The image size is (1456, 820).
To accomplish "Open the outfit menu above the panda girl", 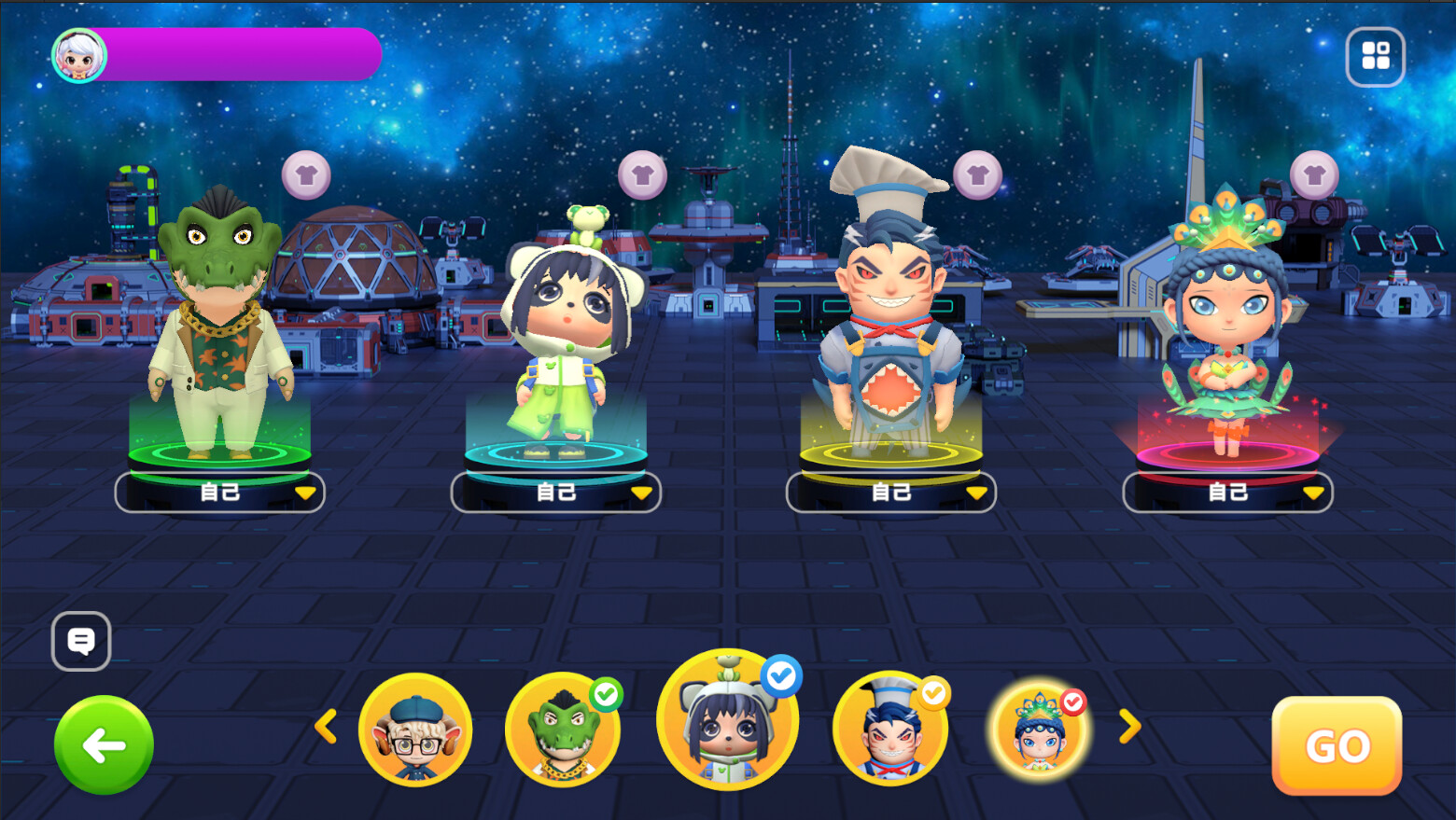I will [642, 174].
